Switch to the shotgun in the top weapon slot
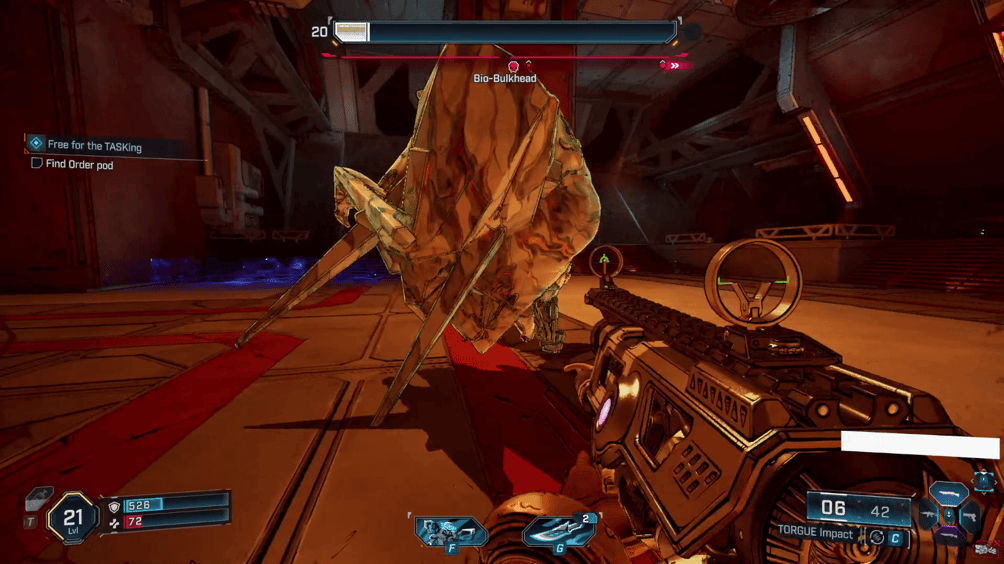 pos(948,493)
